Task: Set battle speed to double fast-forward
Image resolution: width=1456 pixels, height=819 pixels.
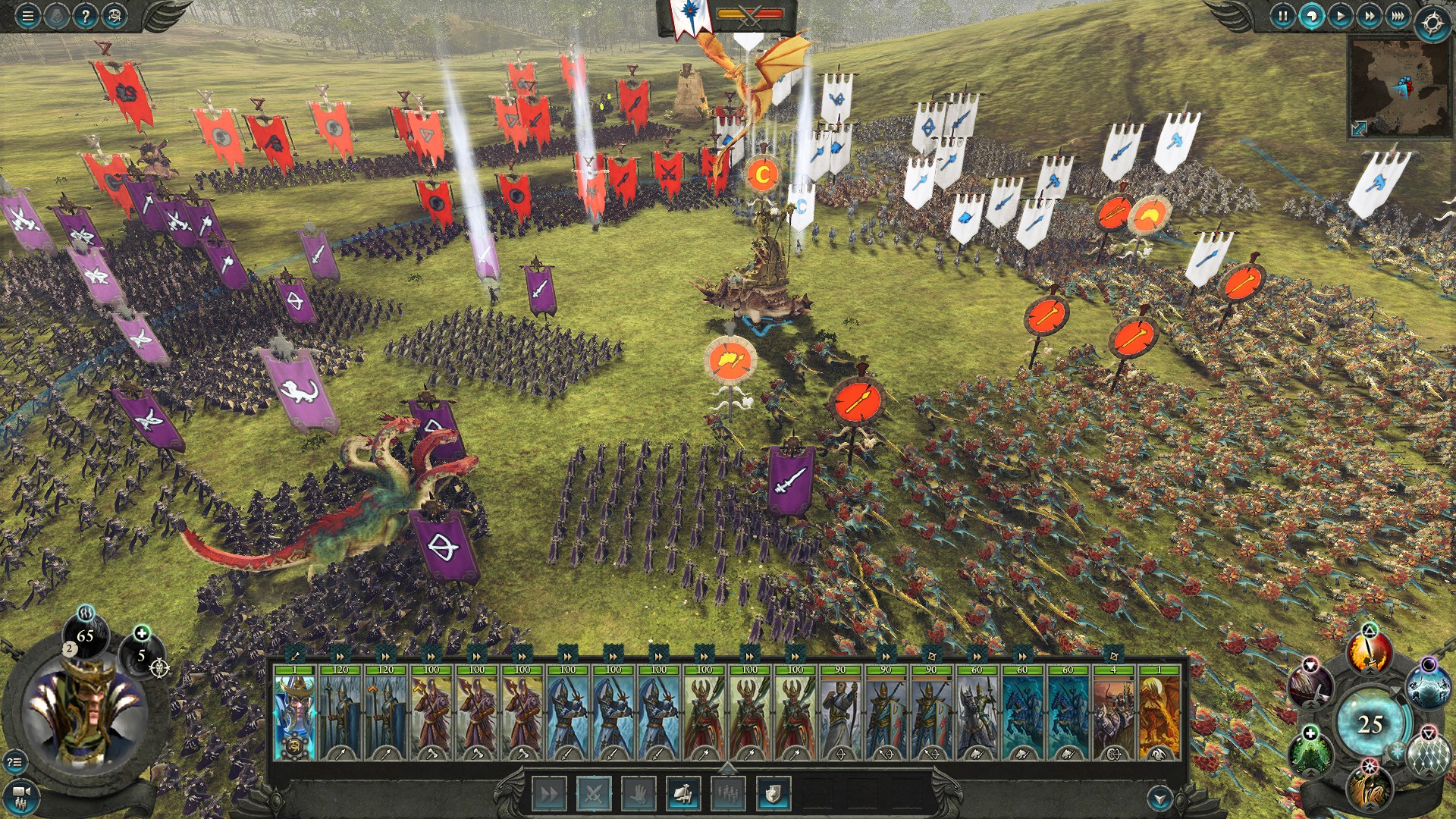Action: 1369,16
